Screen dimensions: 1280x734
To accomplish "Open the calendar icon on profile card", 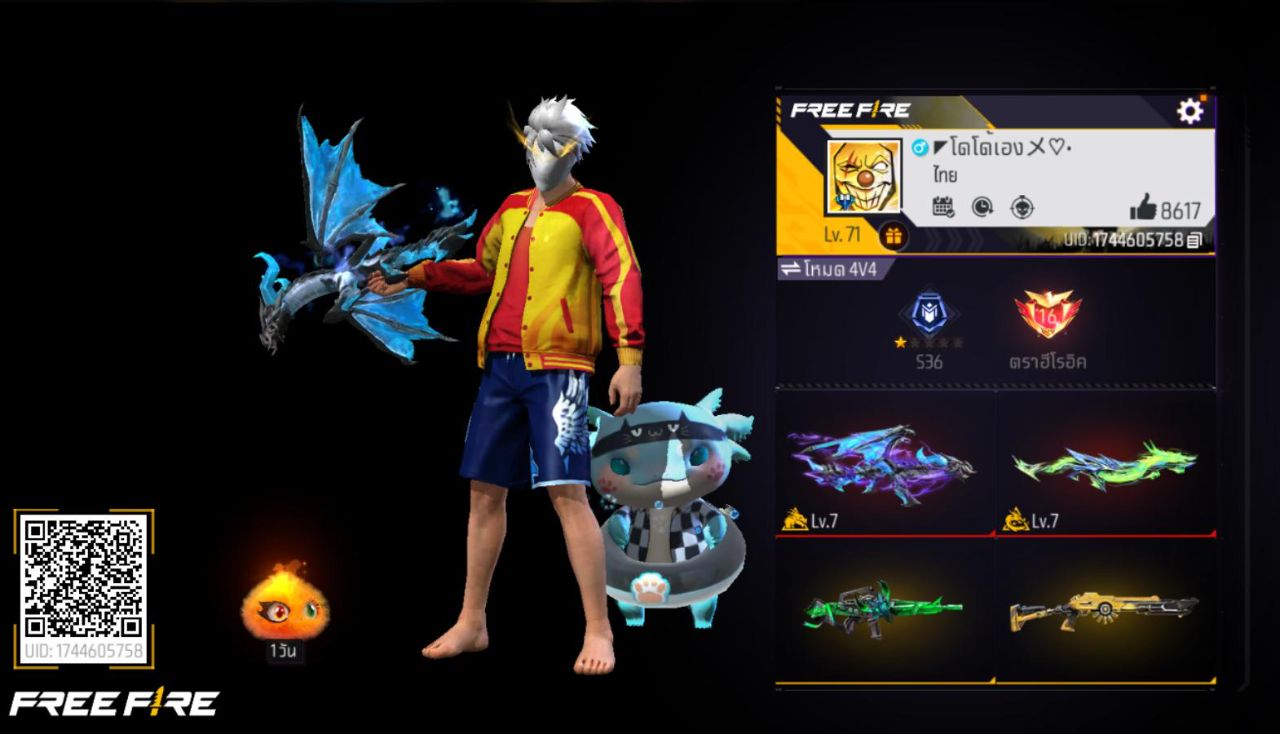I will 943,207.
